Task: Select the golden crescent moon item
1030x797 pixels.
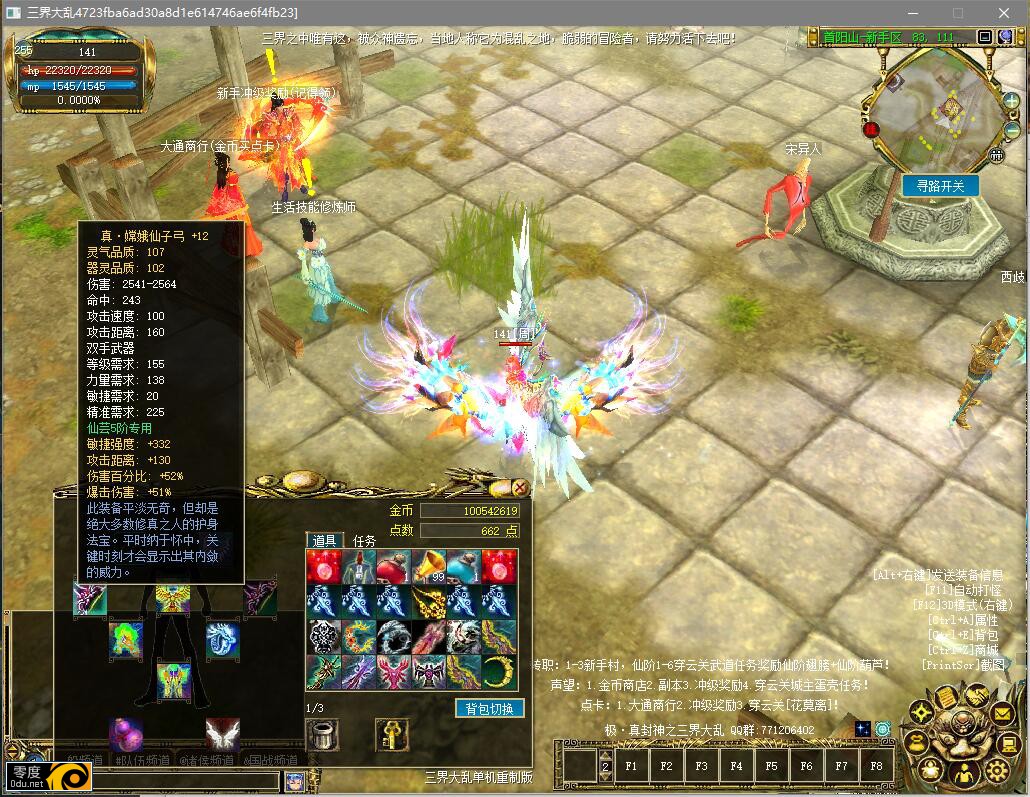Action: tap(500, 672)
